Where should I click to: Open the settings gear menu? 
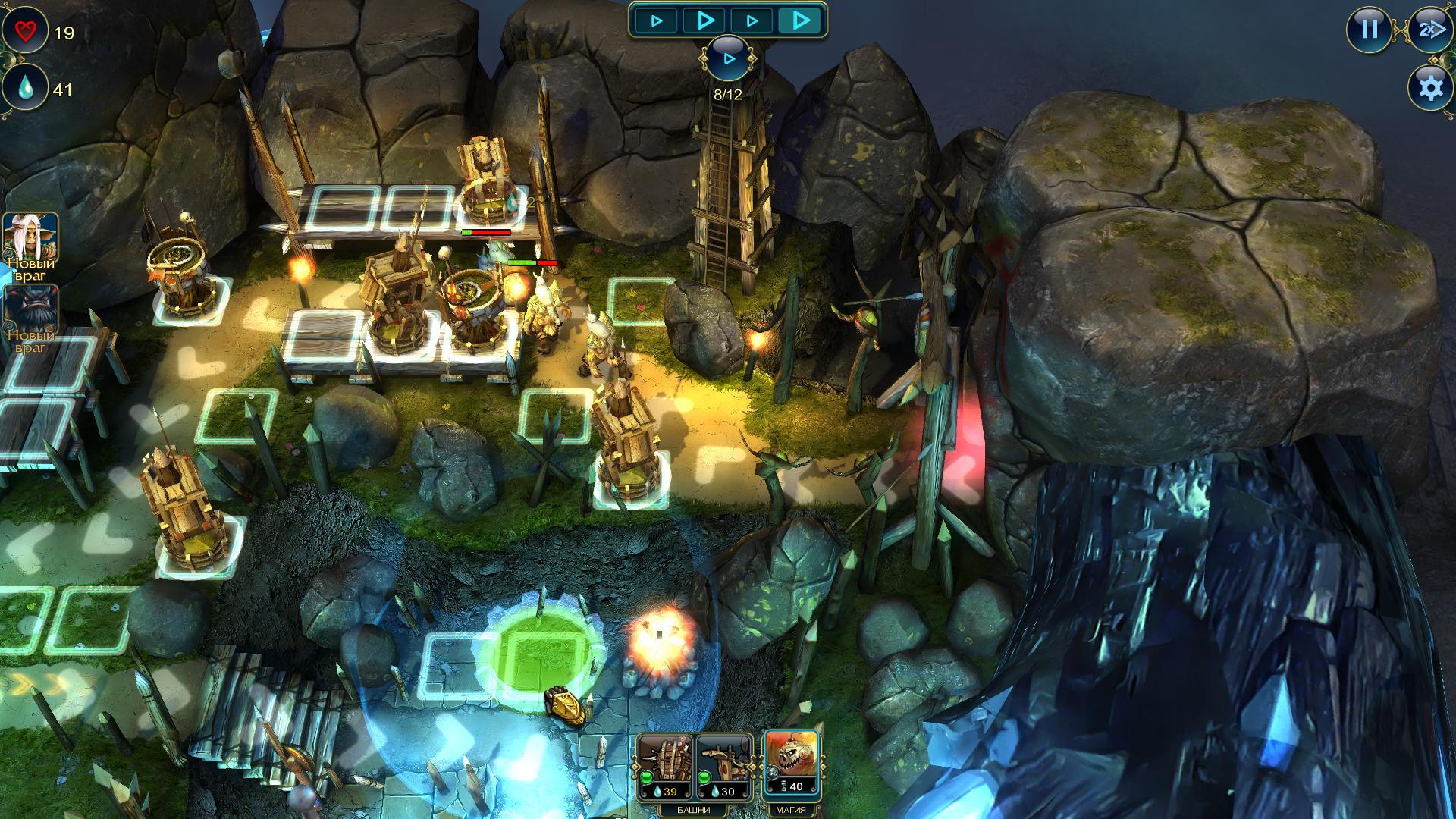click(1430, 88)
